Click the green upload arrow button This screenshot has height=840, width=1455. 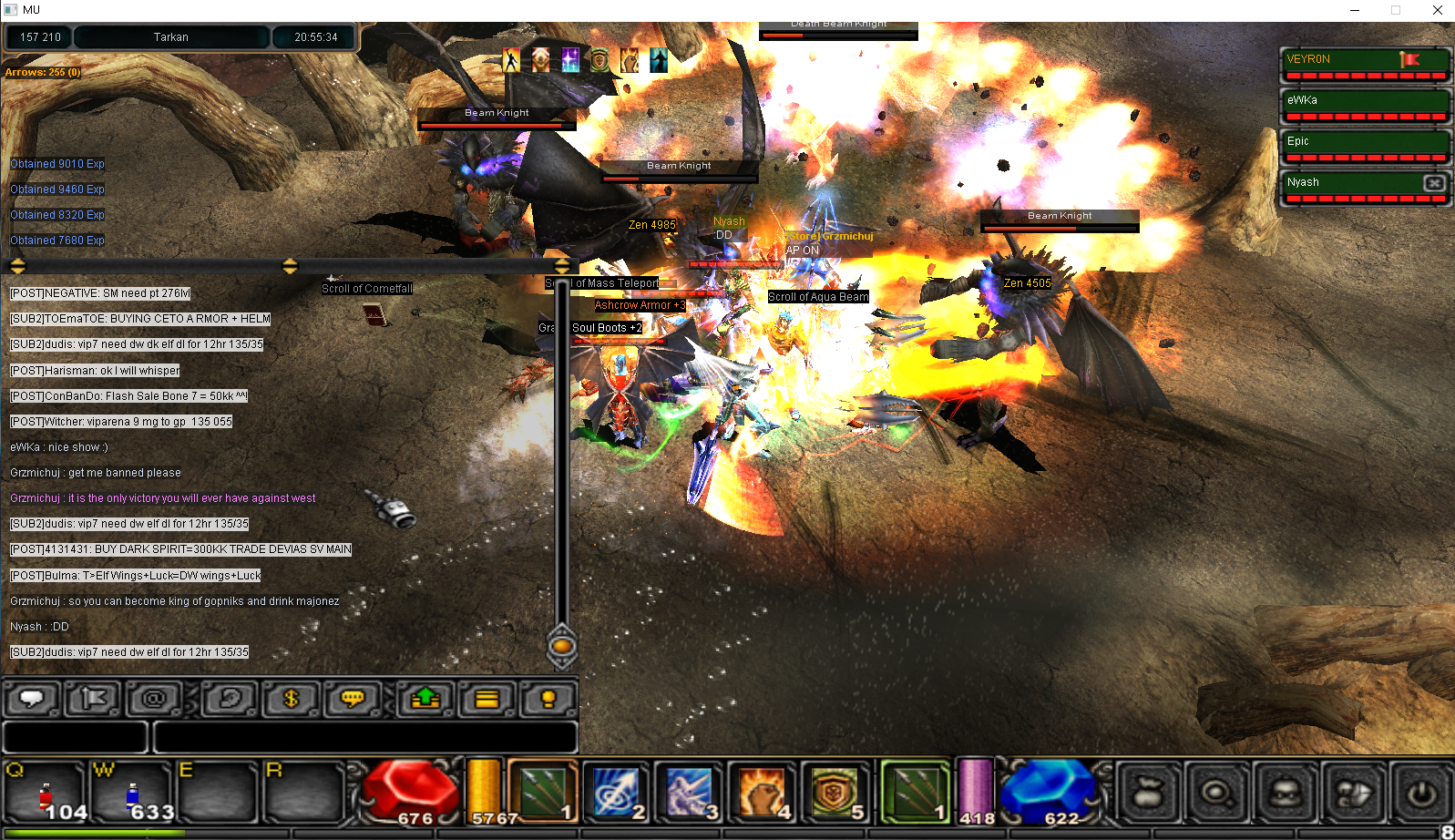pos(425,700)
